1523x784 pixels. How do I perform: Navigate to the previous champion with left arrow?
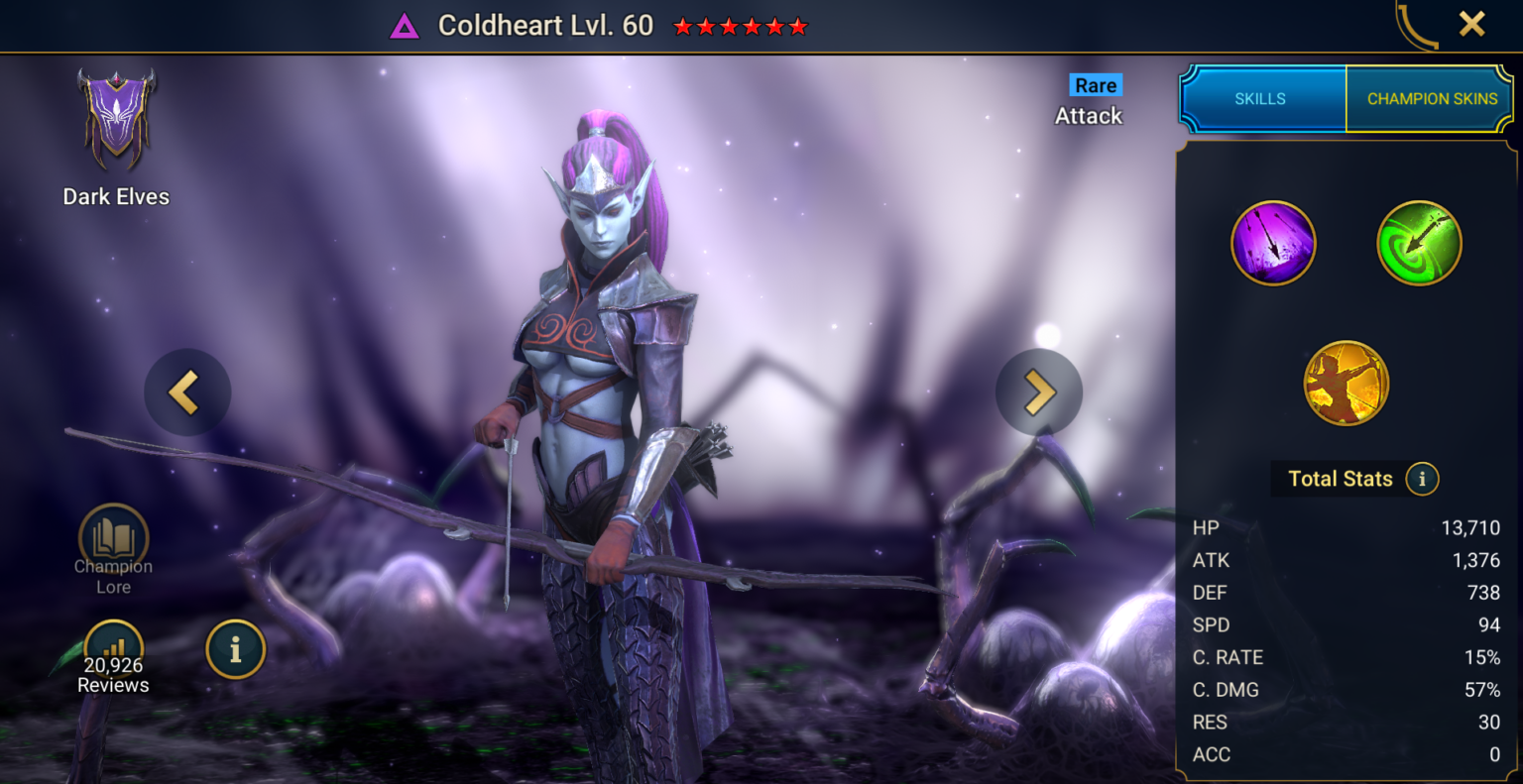(187, 392)
